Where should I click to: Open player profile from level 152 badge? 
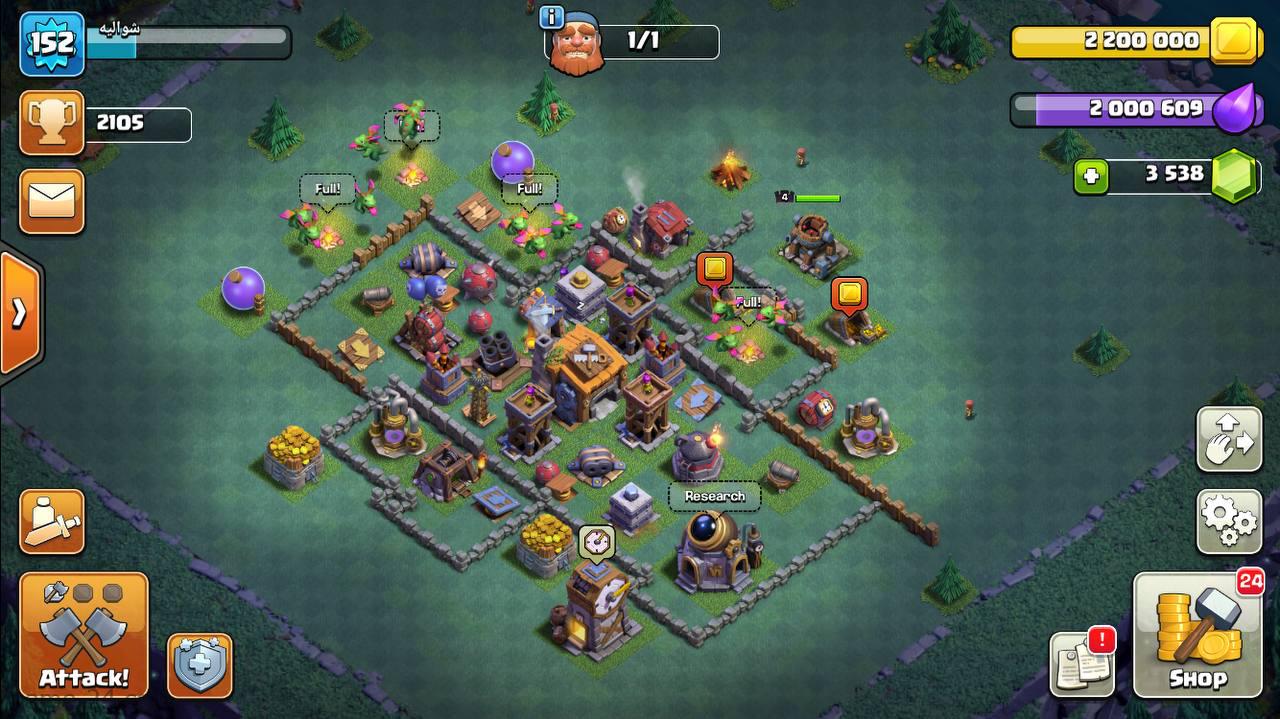click(x=51, y=44)
